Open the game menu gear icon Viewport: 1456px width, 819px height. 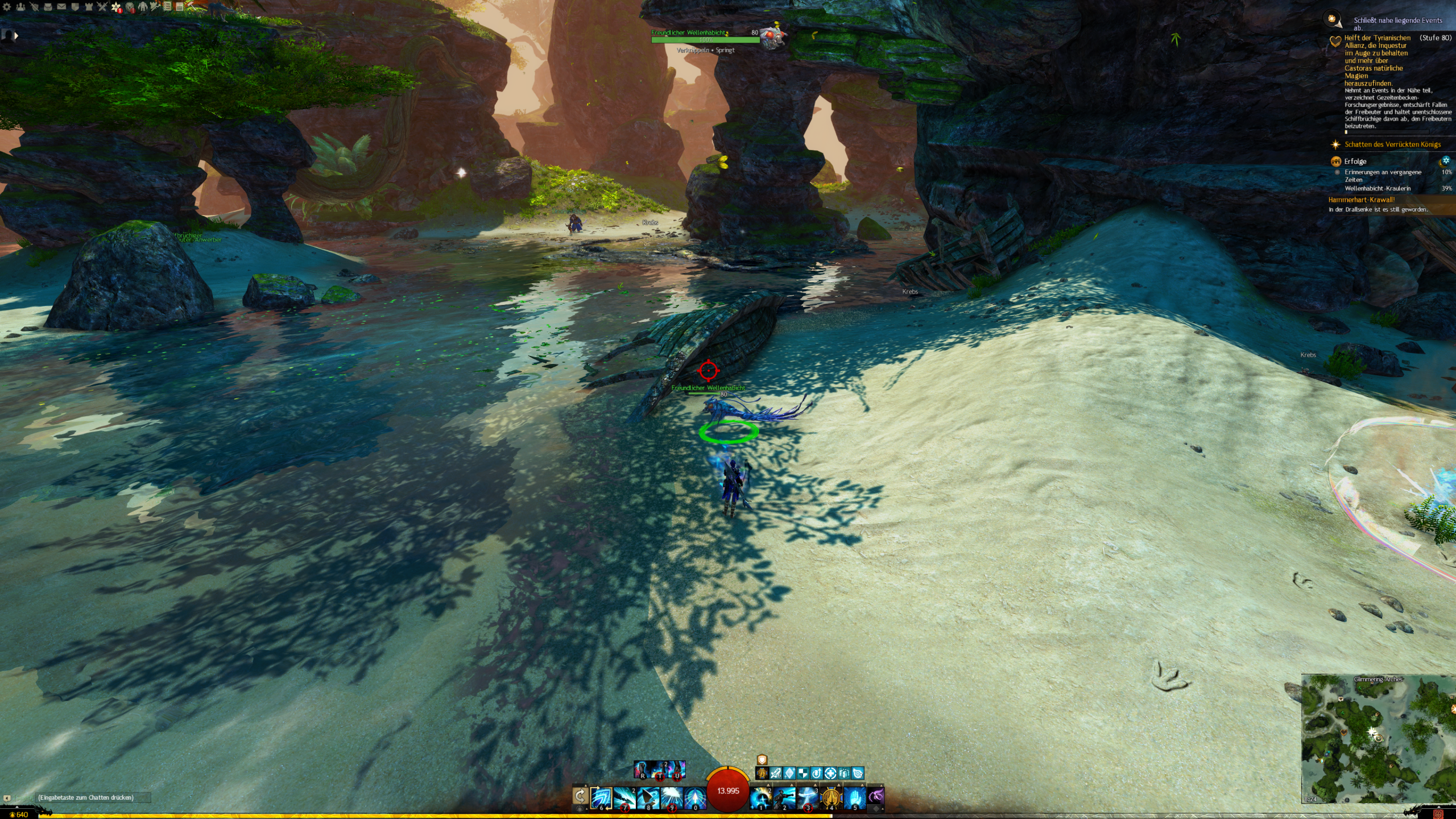coord(7,7)
